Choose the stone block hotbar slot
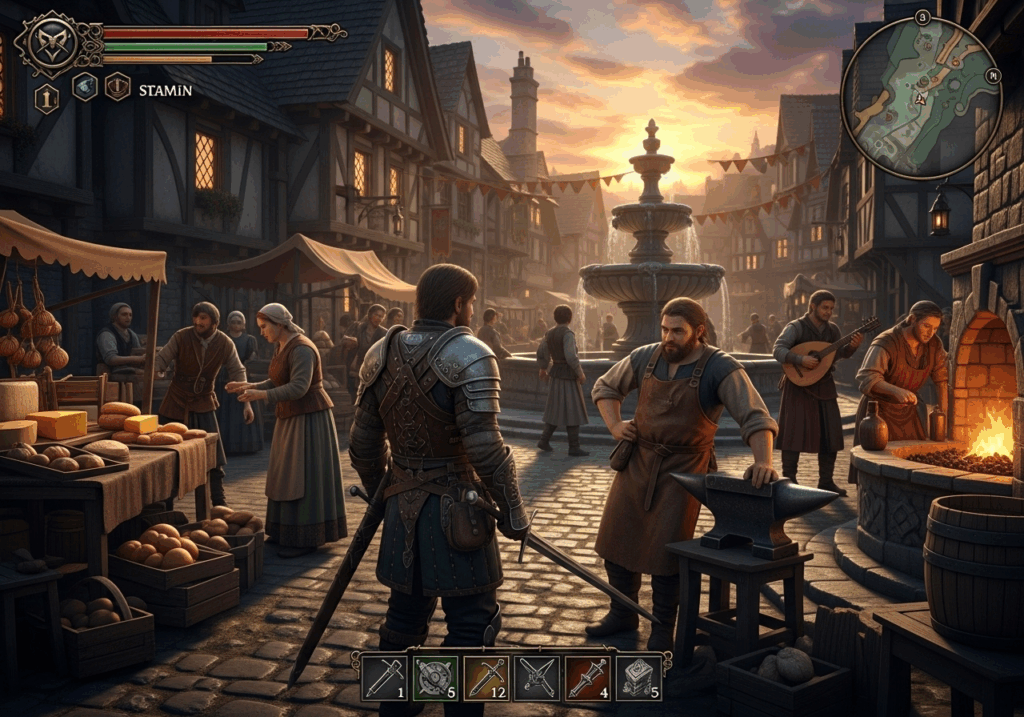Image resolution: width=1024 pixels, height=717 pixels. [x=639, y=677]
